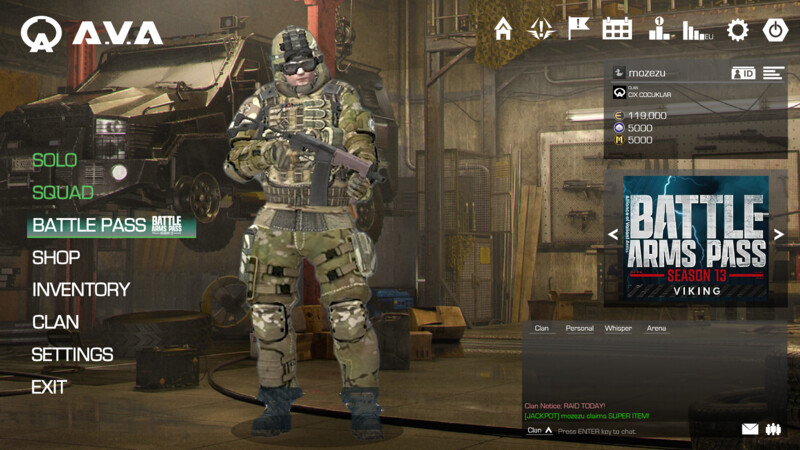Open the player ID card

743,73
